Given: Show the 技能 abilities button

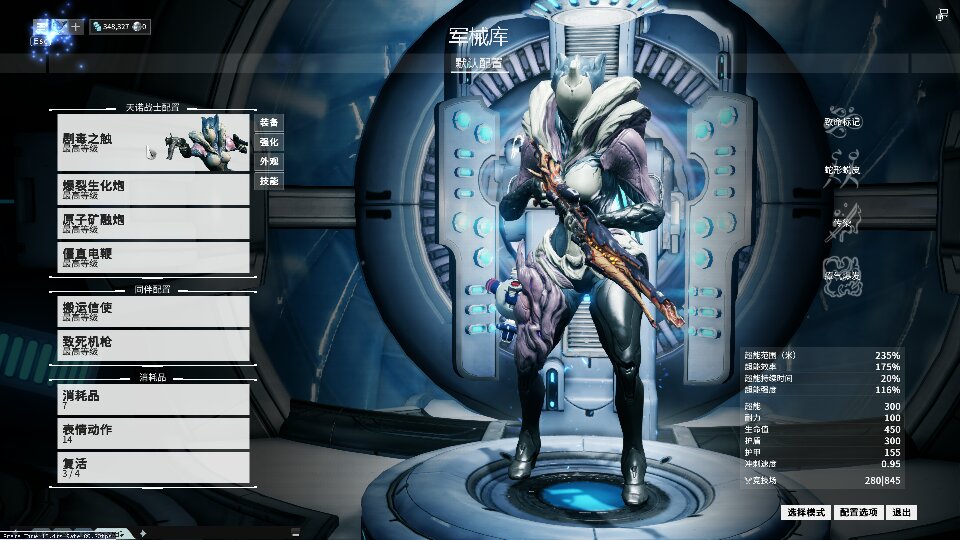Looking at the screenshot, I should 269,181.
